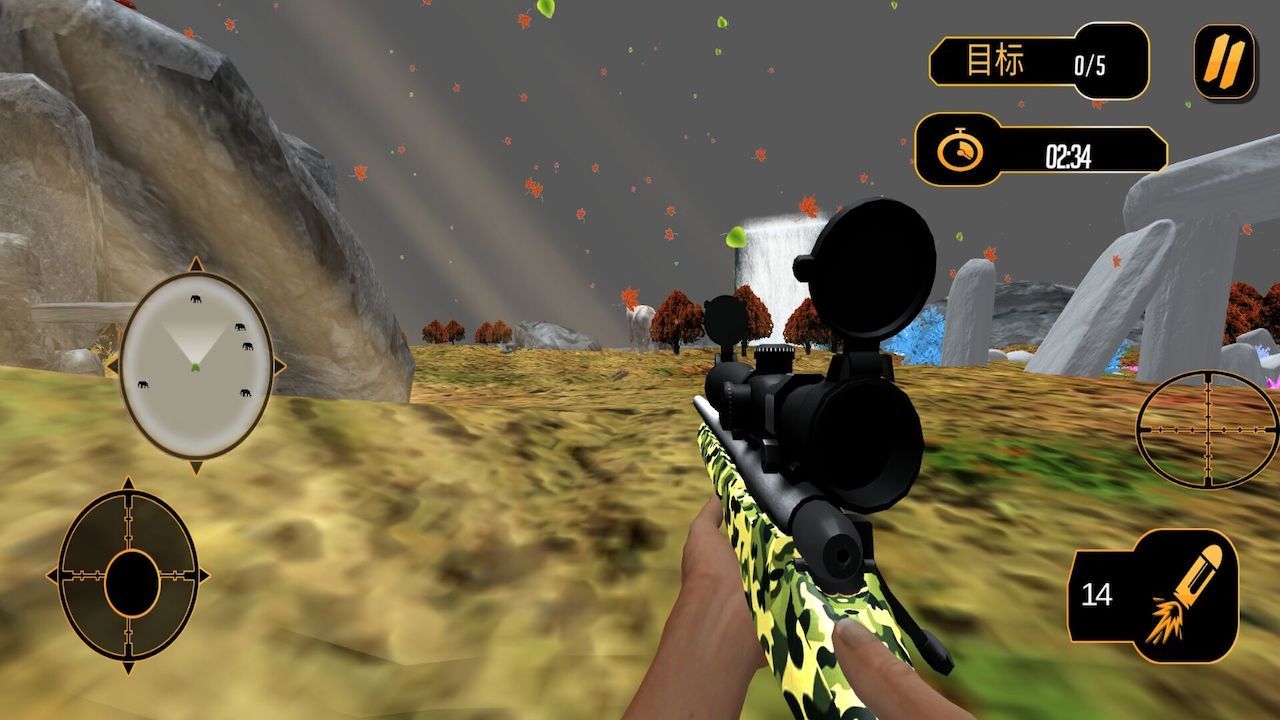This screenshot has height=720, width=1280.
Task: Activate the sniper scope crosshair button
Action: (1207, 429)
